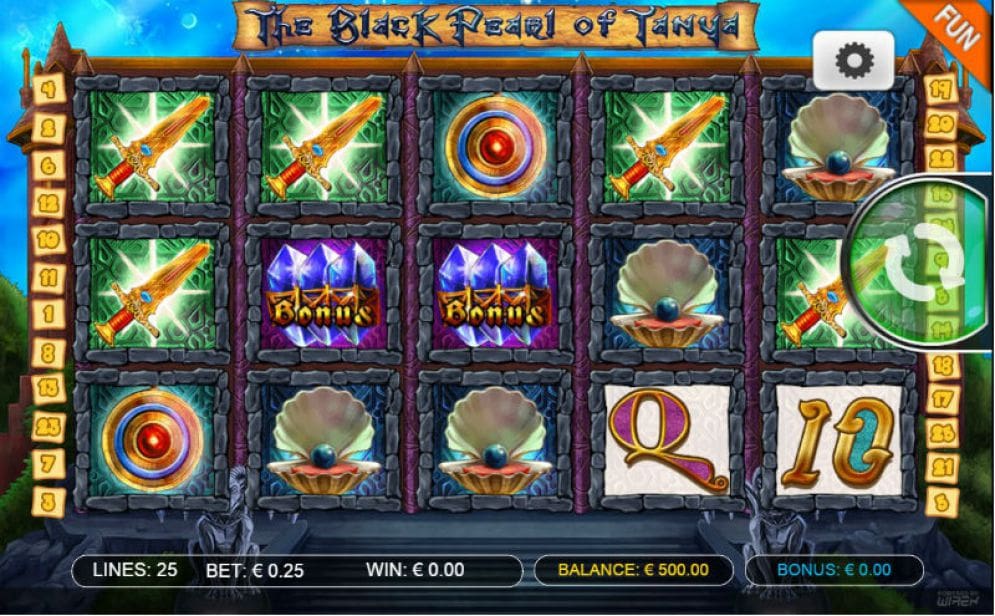The width and height of the screenshot is (995, 616).
Task: Select payline 5 marker
Action: point(941,500)
